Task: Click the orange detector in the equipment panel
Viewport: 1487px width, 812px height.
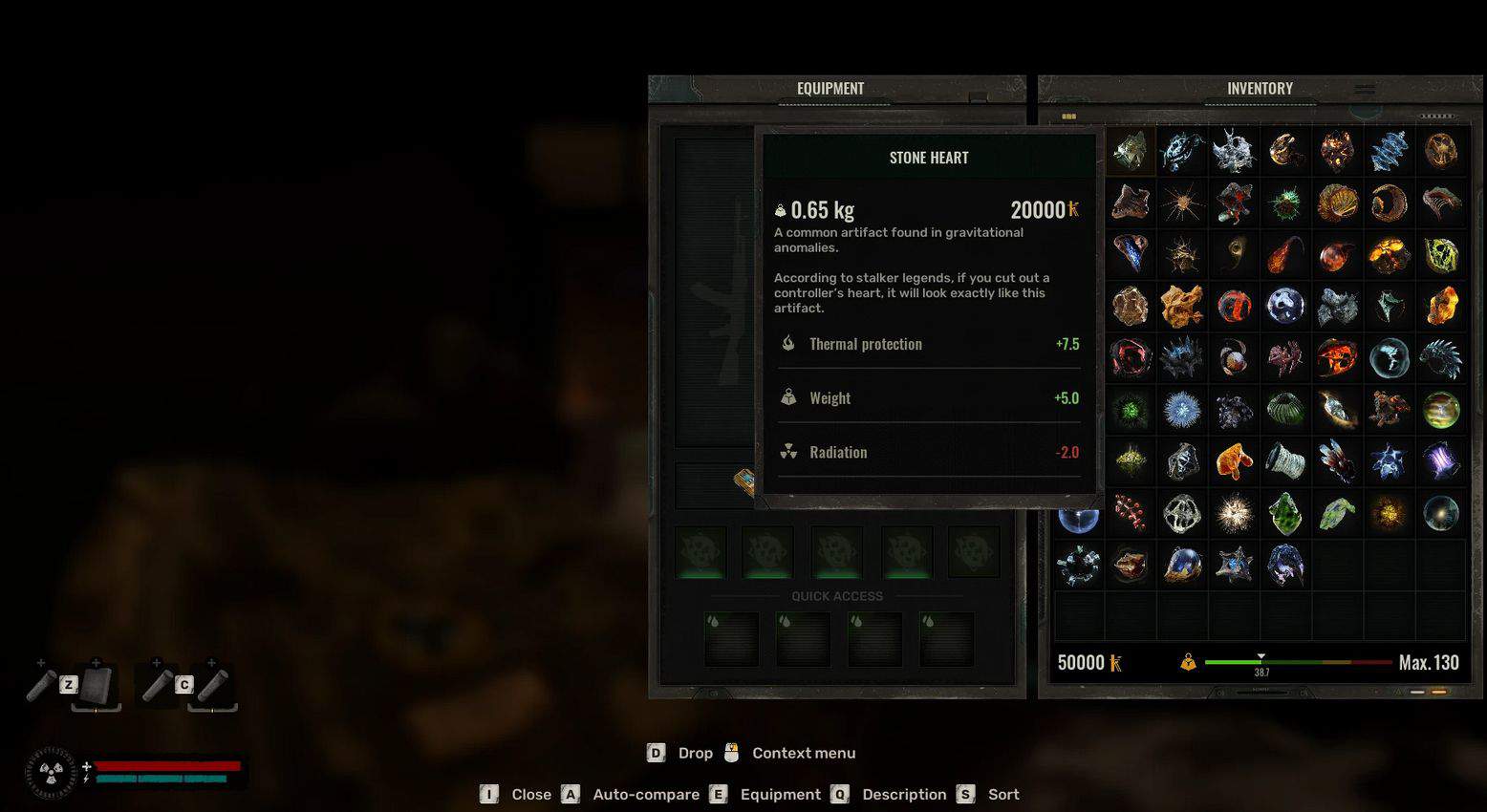Action: tap(745, 481)
